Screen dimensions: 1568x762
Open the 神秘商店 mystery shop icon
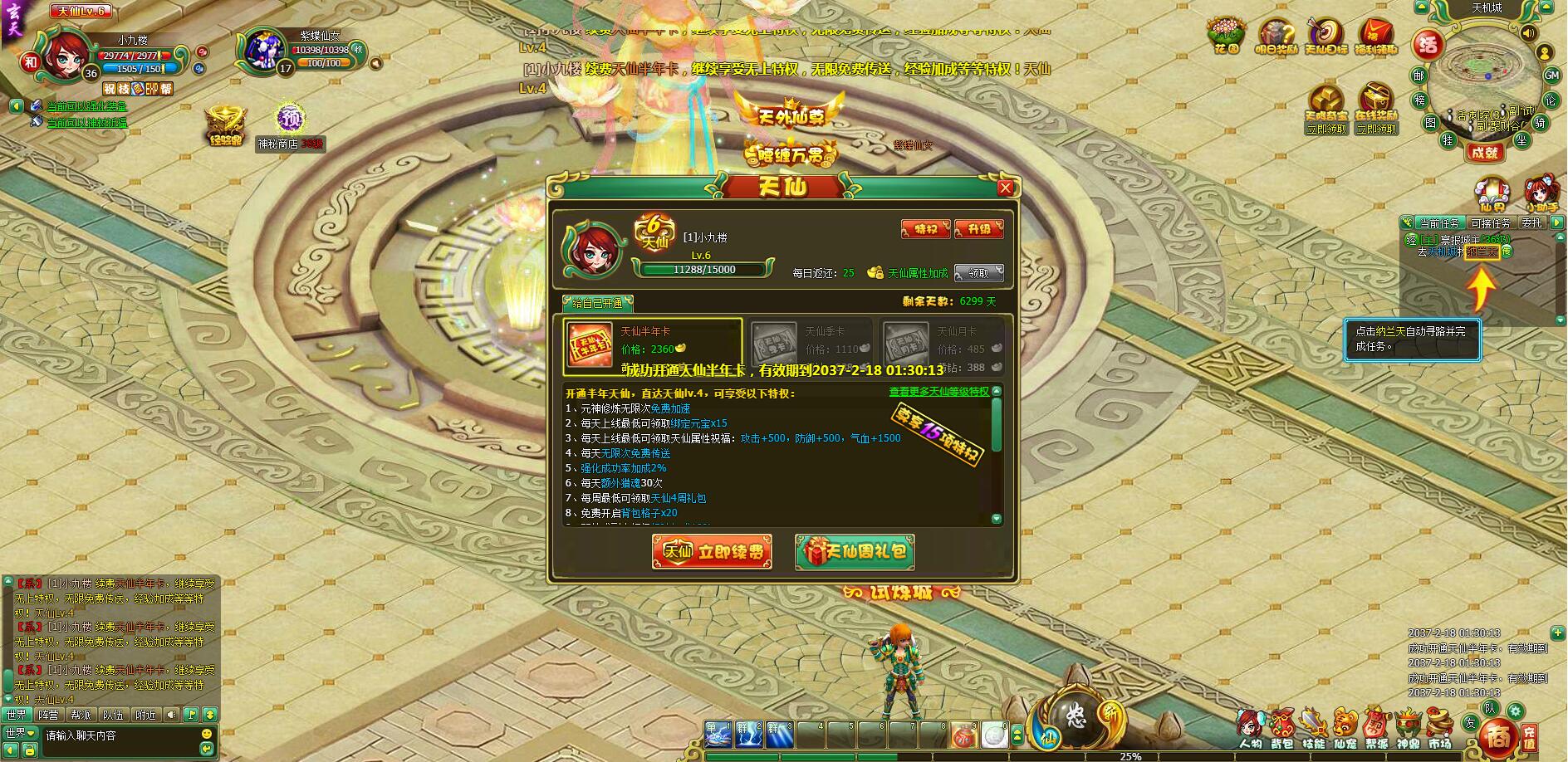[289, 125]
